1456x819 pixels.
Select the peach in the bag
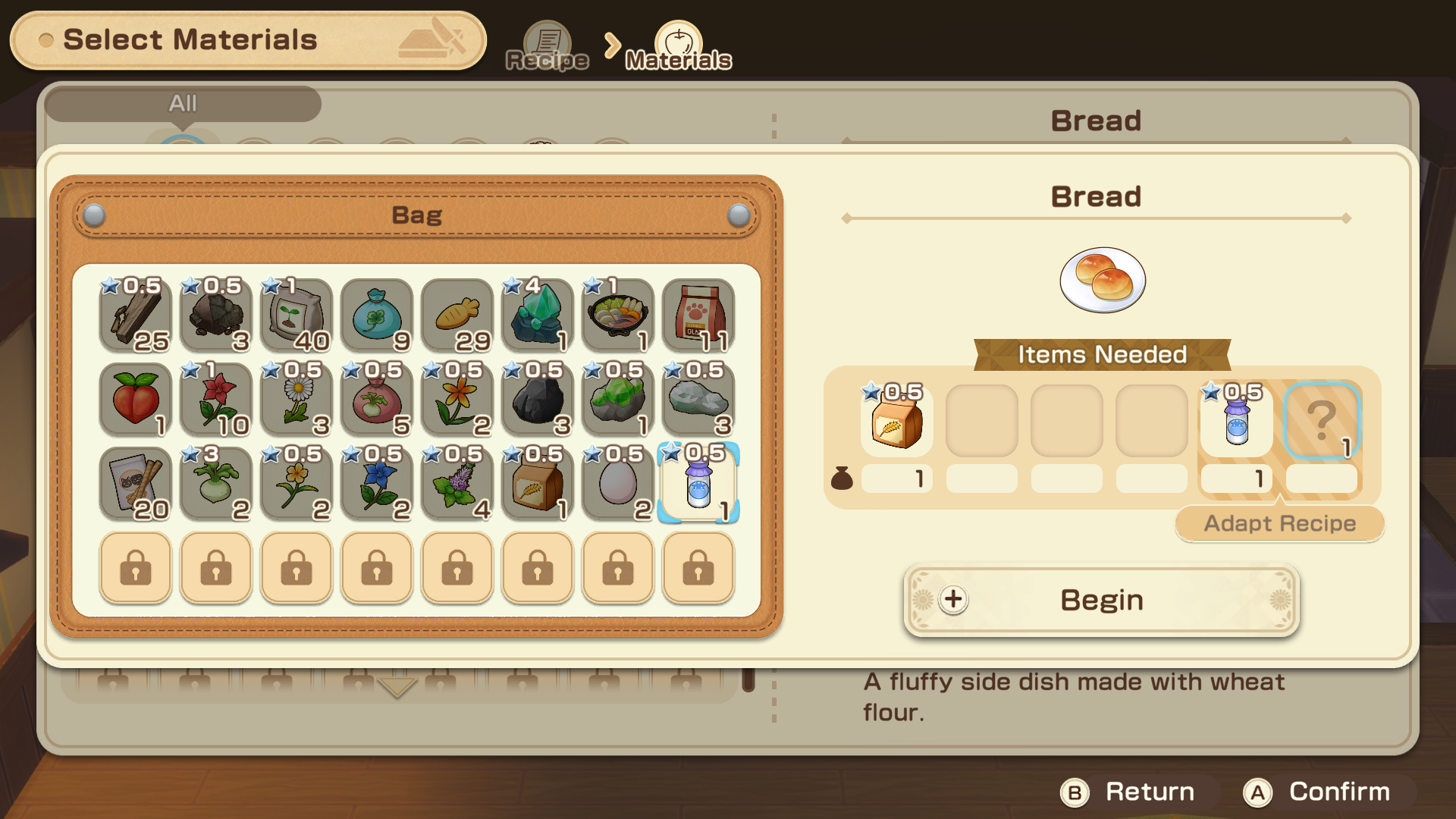click(135, 400)
